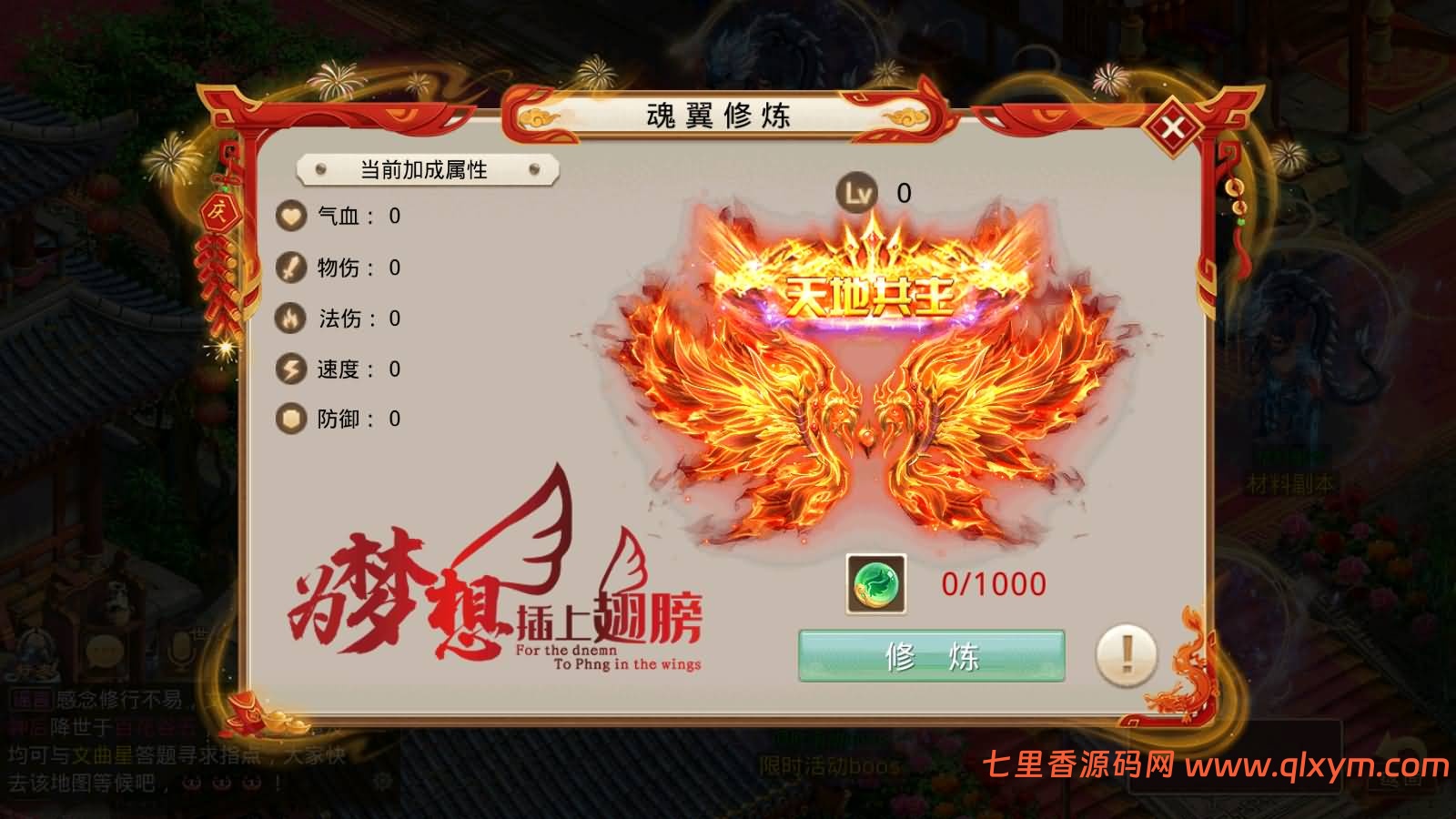The image size is (1456, 819).
Task: Expand the 当前加成属性 header banner
Action: (x=424, y=168)
